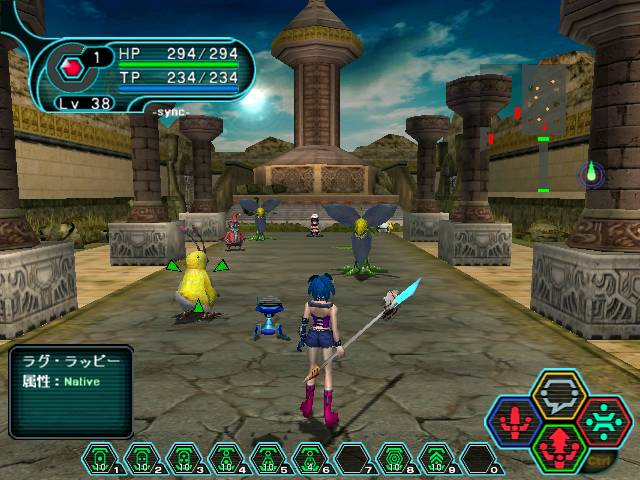640x480 pixels.
Task: Activate the hexagon item in slot 8
Action: tap(394, 459)
